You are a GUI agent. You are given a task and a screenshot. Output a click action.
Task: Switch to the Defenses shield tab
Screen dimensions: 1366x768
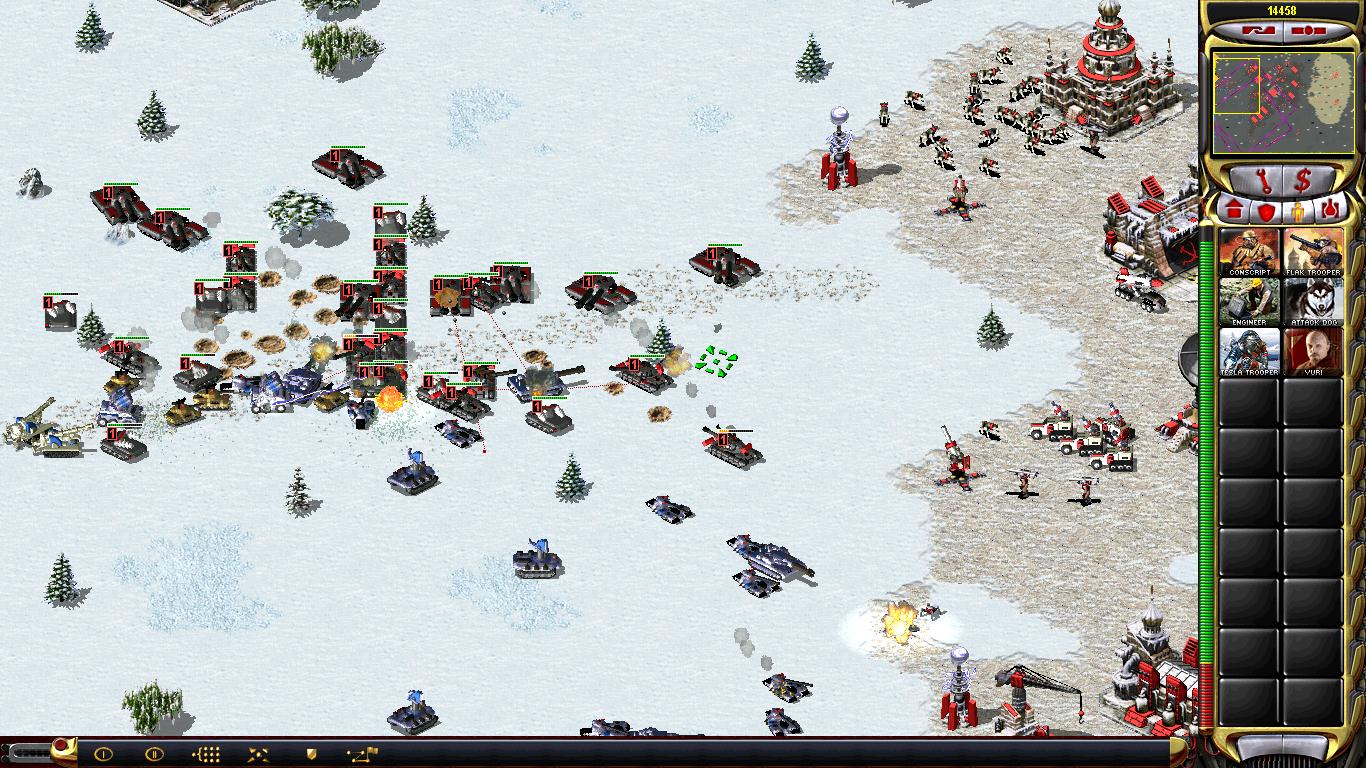[1266, 210]
